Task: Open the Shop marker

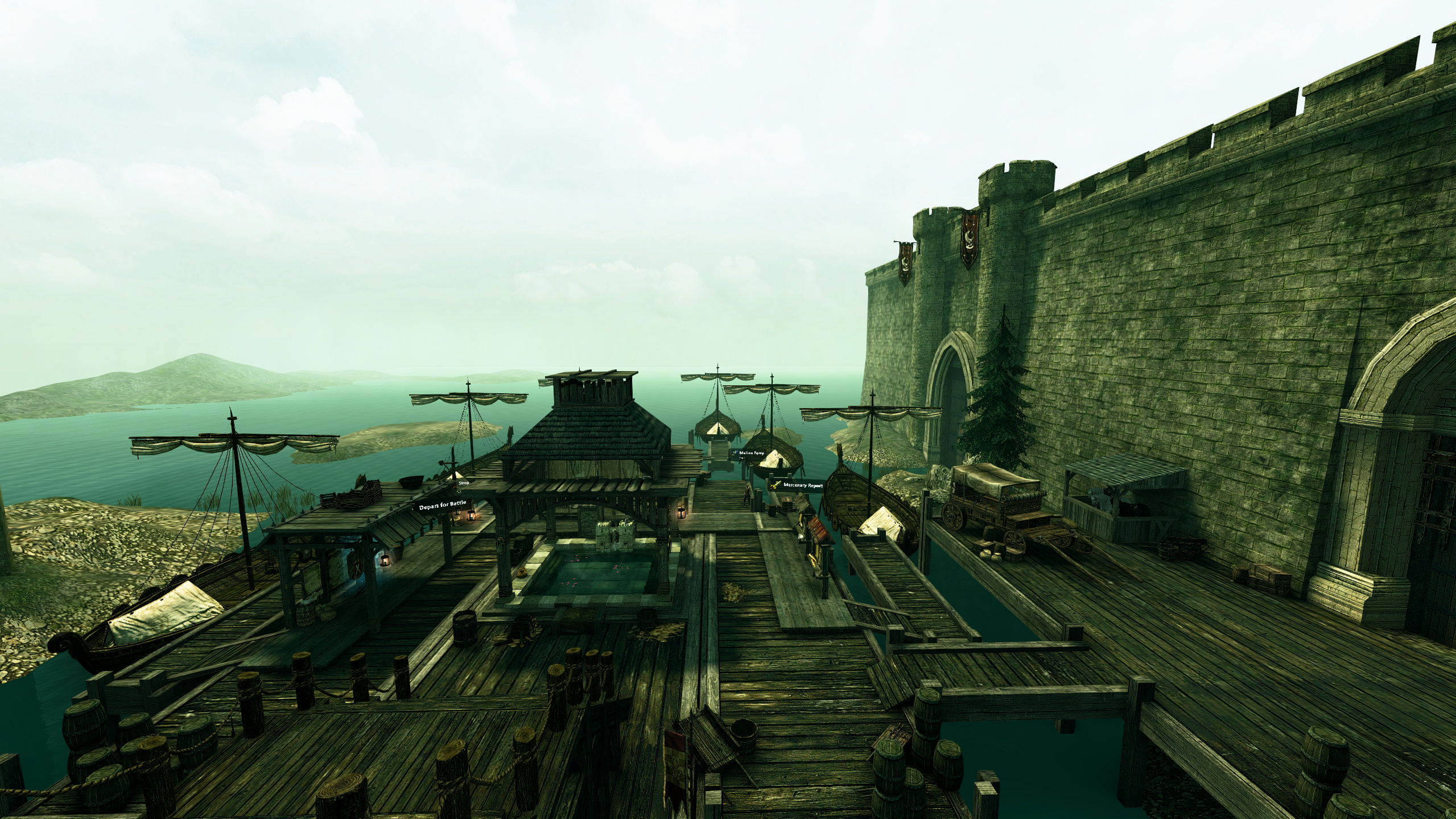Action: tap(463, 483)
